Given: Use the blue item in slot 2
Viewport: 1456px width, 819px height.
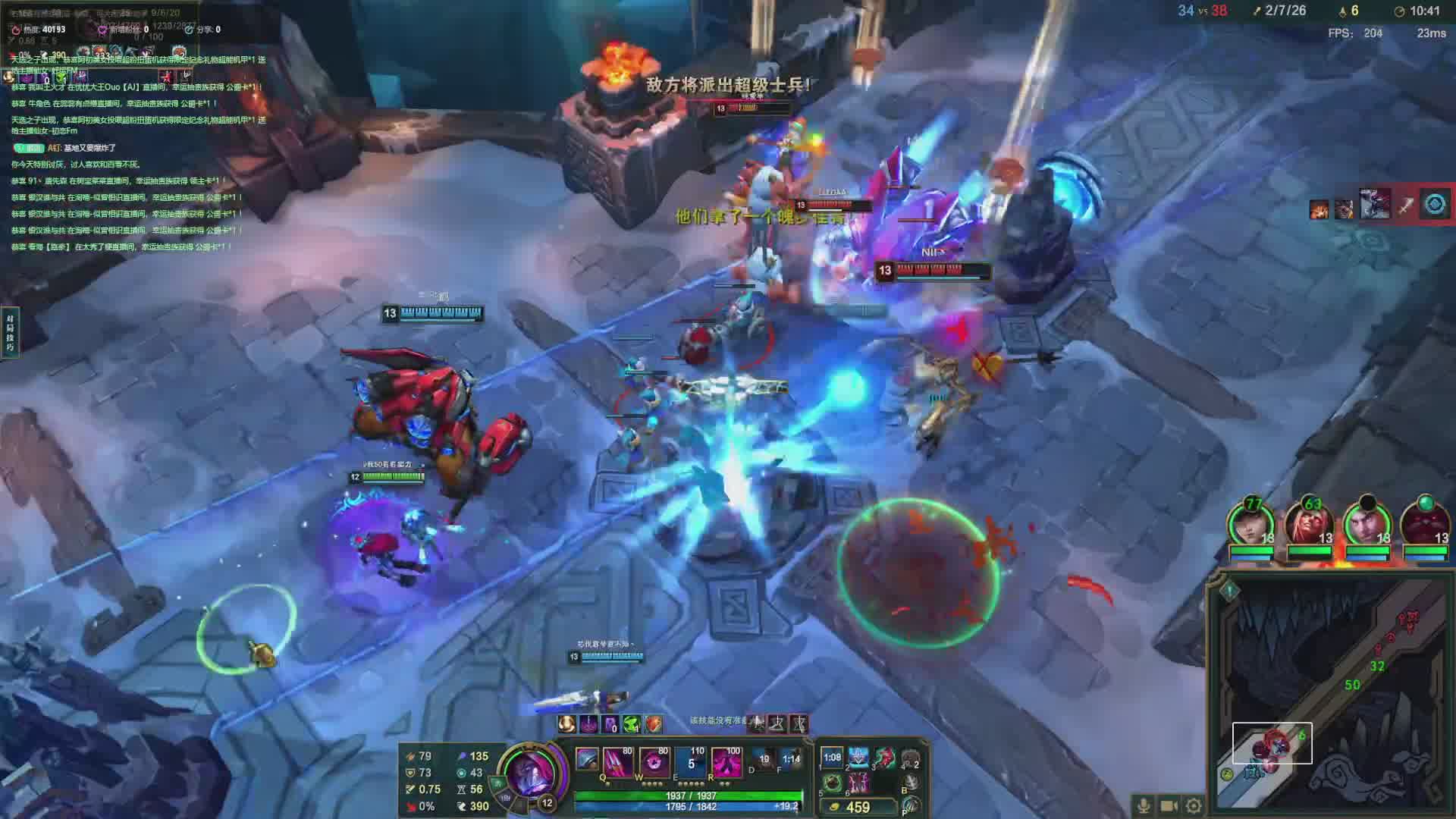Looking at the screenshot, I should (x=858, y=758).
